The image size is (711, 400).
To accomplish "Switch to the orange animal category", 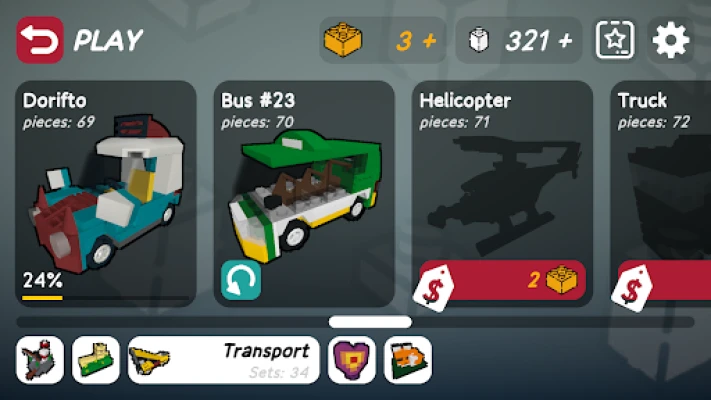I will 408,360.
